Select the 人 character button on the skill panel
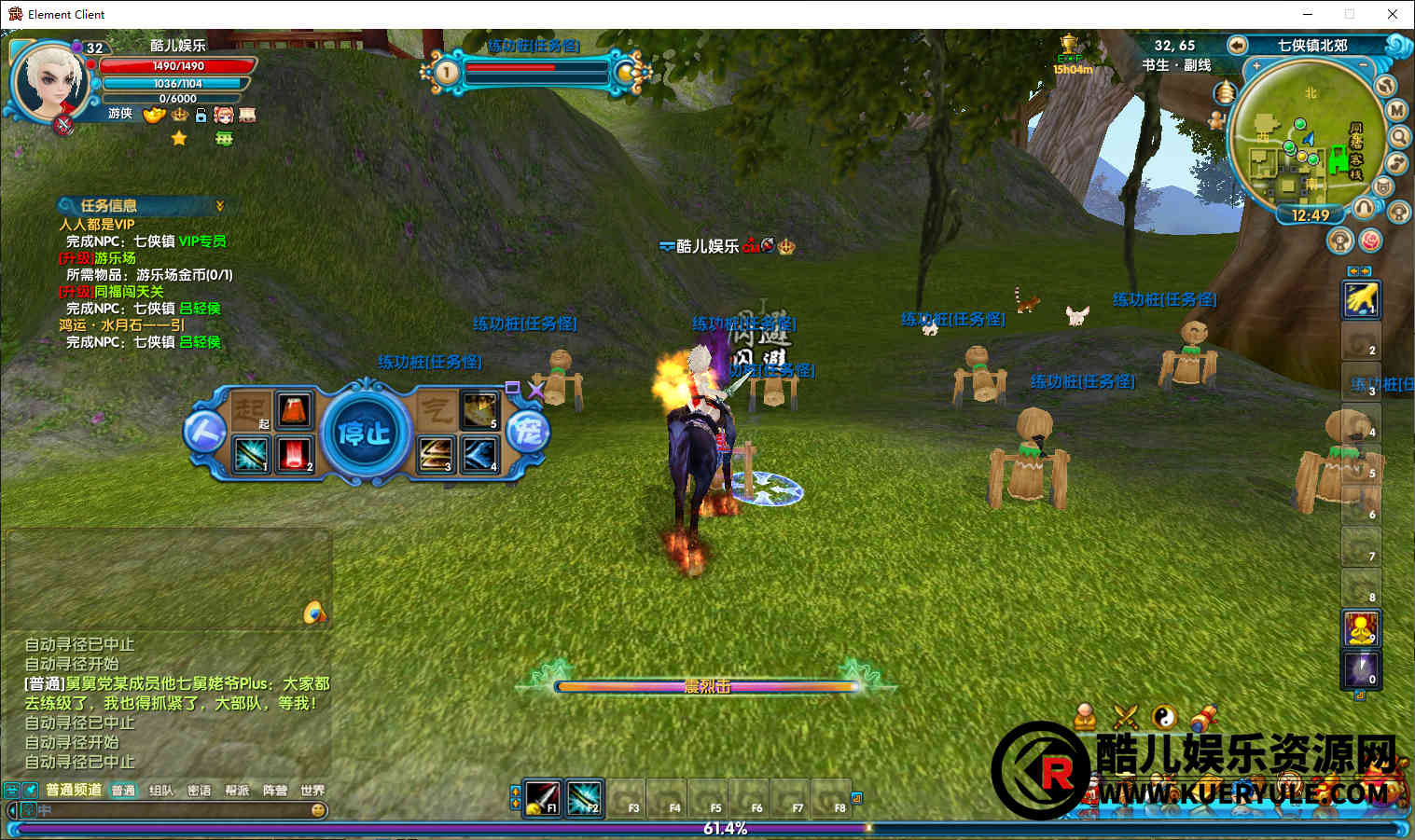The width and height of the screenshot is (1415, 840). tap(204, 433)
